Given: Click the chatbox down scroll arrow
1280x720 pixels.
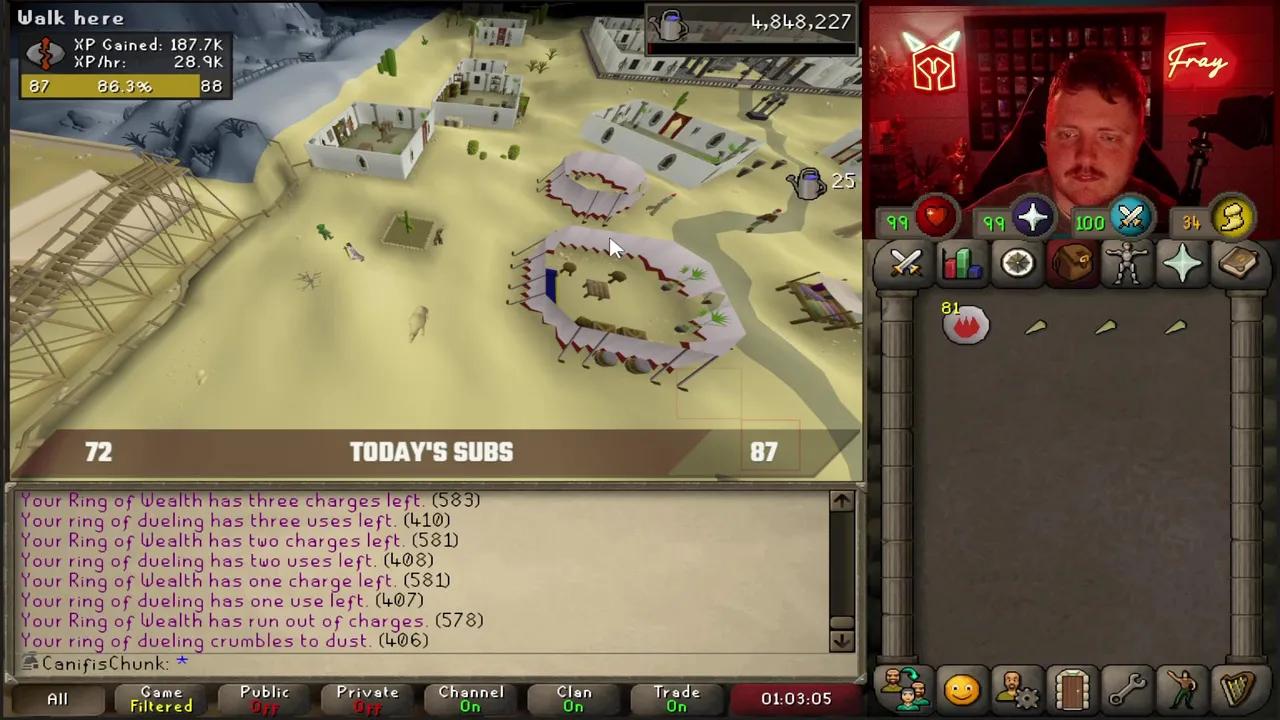Looking at the screenshot, I should click(x=841, y=639).
